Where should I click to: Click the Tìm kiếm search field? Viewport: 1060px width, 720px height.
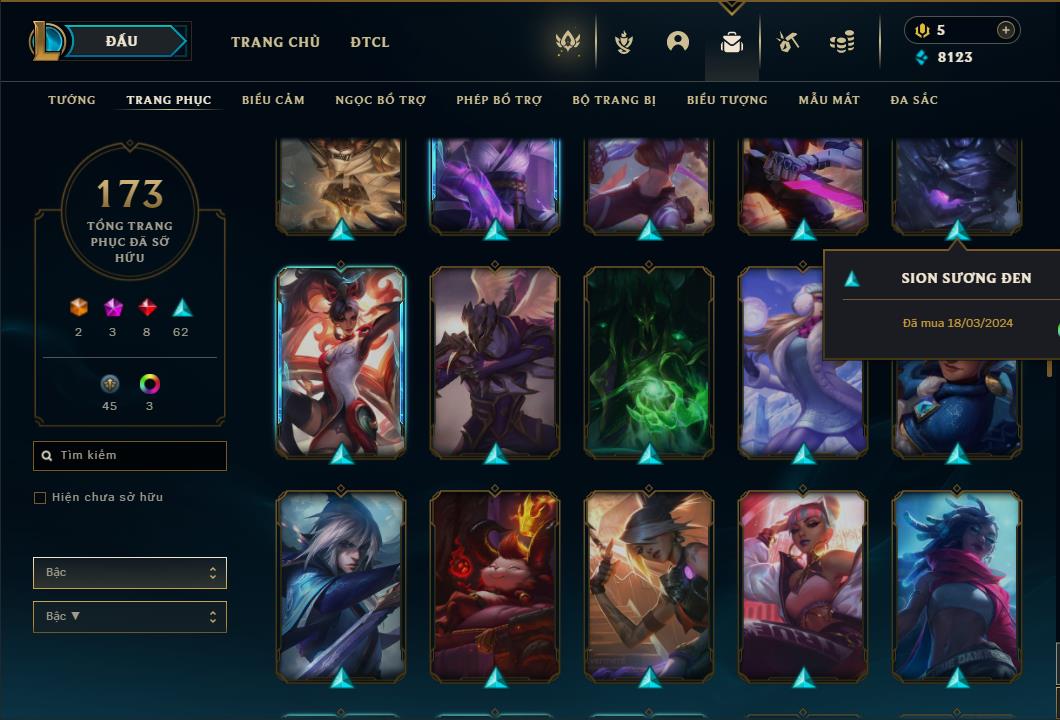click(x=130, y=456)
